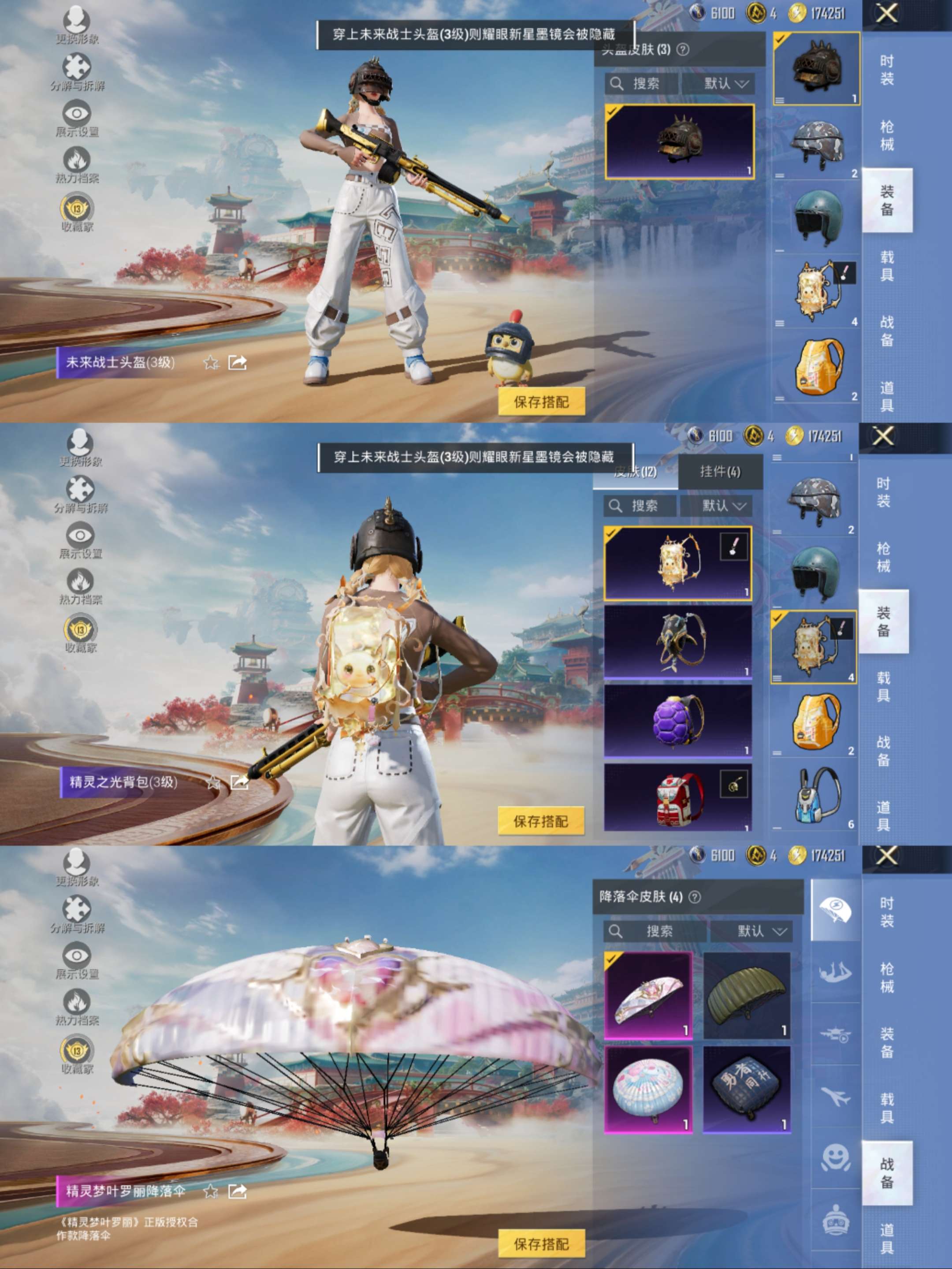The height and width of the screenshot is (1269, 952).
Task: Open the skydiving pose category icon
Action: pyautogui.click(x=836, y=972)
